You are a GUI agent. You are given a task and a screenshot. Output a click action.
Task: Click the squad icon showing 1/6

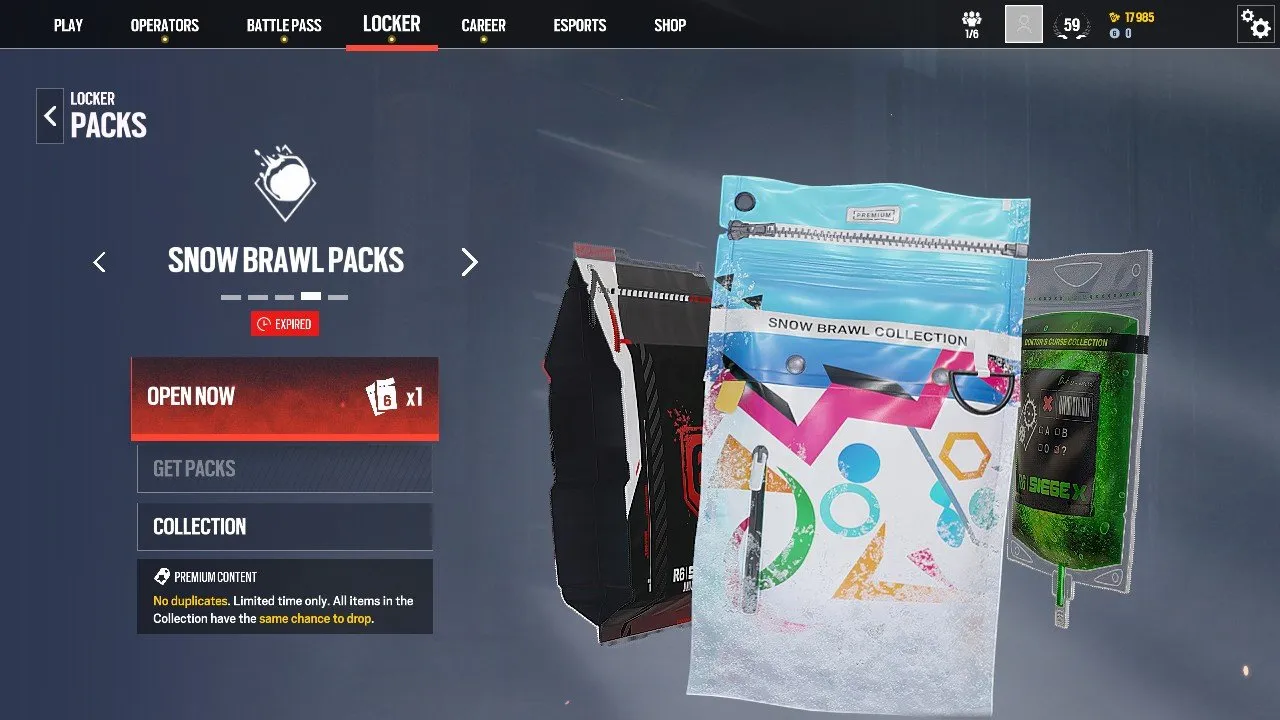971,22
